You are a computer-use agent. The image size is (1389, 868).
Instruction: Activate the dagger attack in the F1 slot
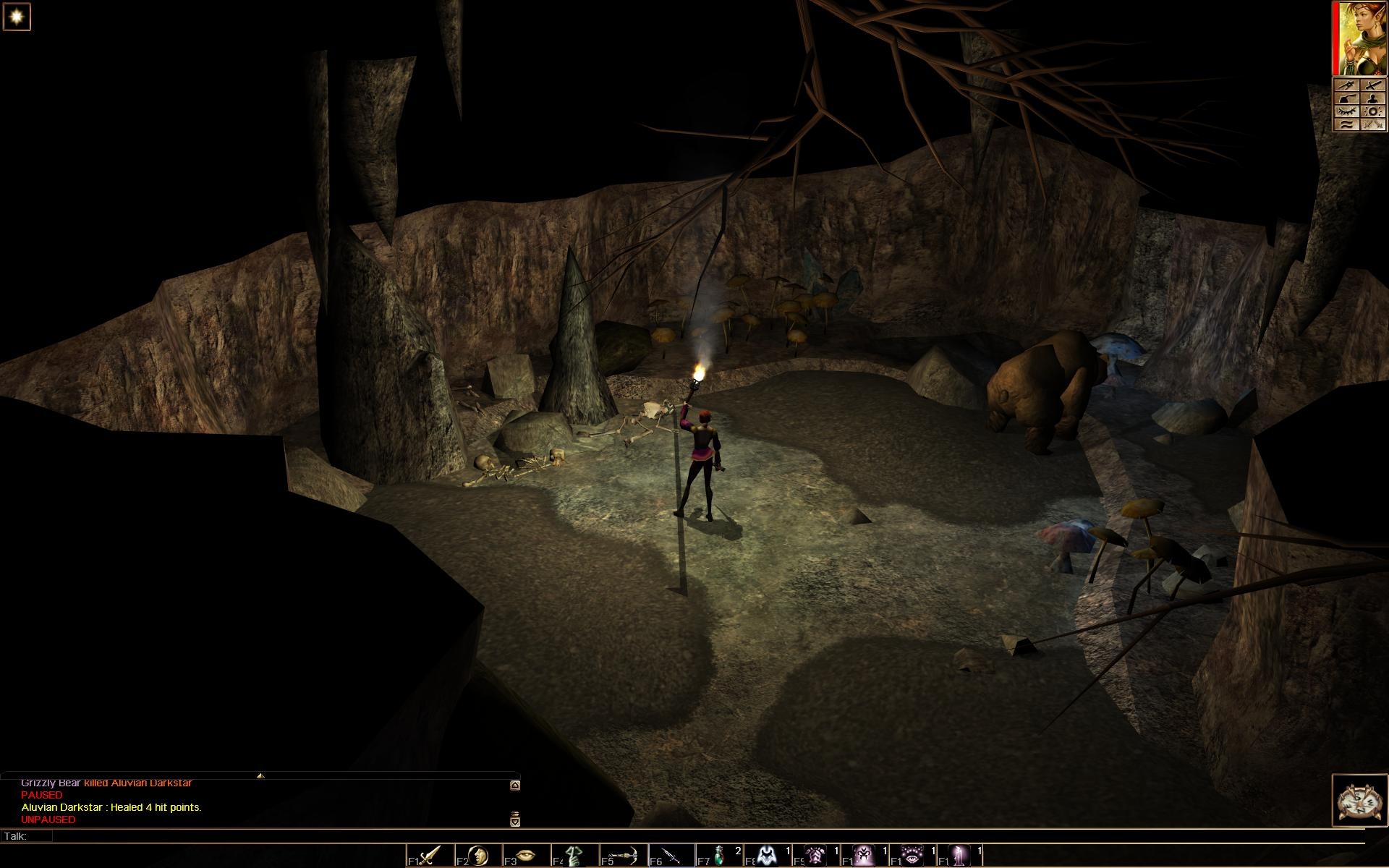430,856
